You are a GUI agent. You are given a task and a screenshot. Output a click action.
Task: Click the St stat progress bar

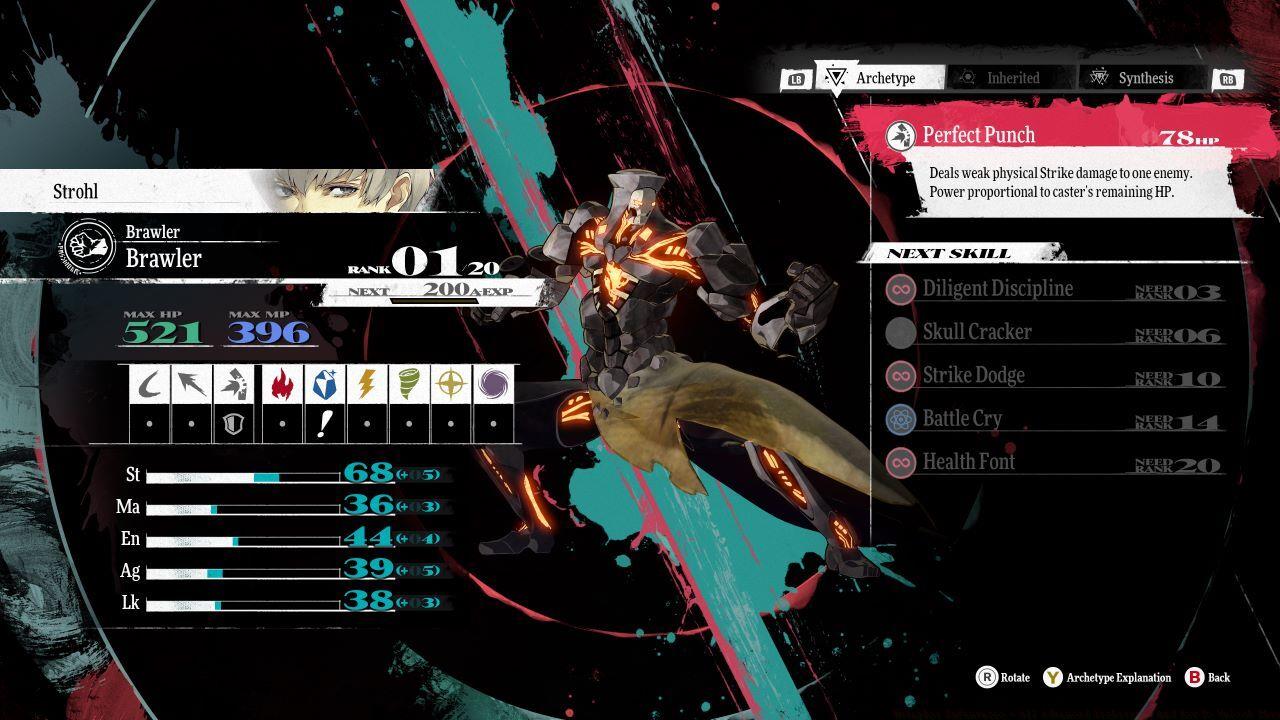[240, 476]
